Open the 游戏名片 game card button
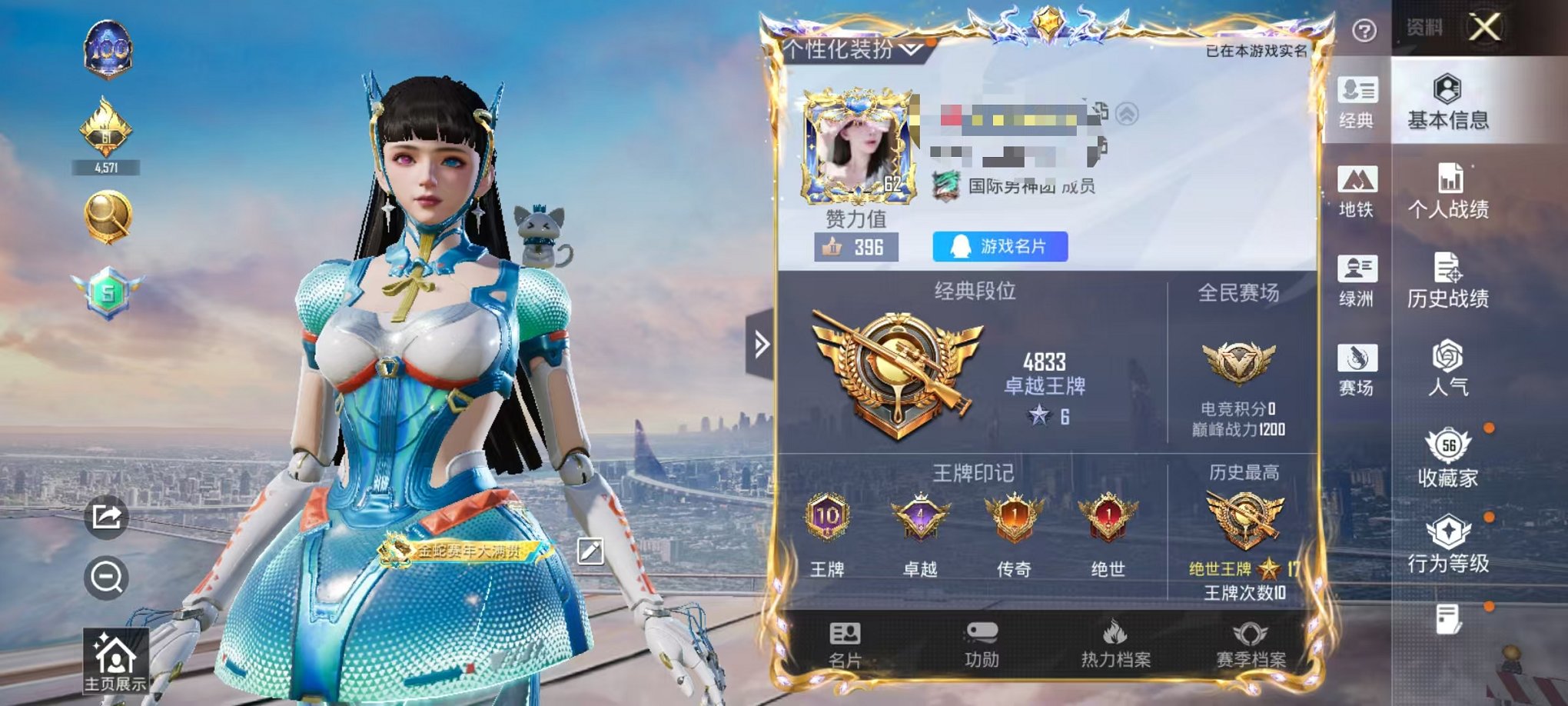 (999, 246)
